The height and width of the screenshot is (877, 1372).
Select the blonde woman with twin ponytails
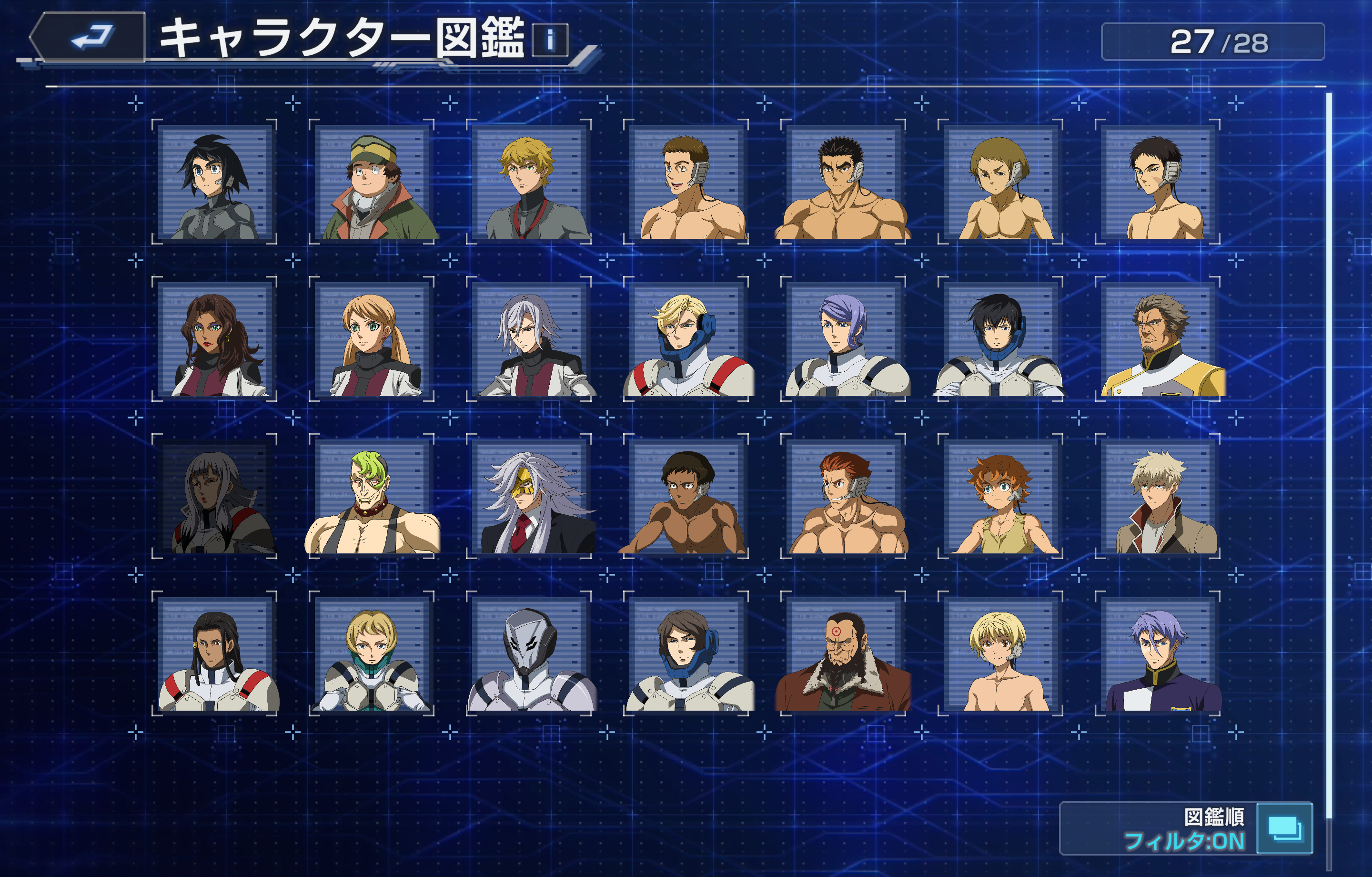click(x=372, y=340)
